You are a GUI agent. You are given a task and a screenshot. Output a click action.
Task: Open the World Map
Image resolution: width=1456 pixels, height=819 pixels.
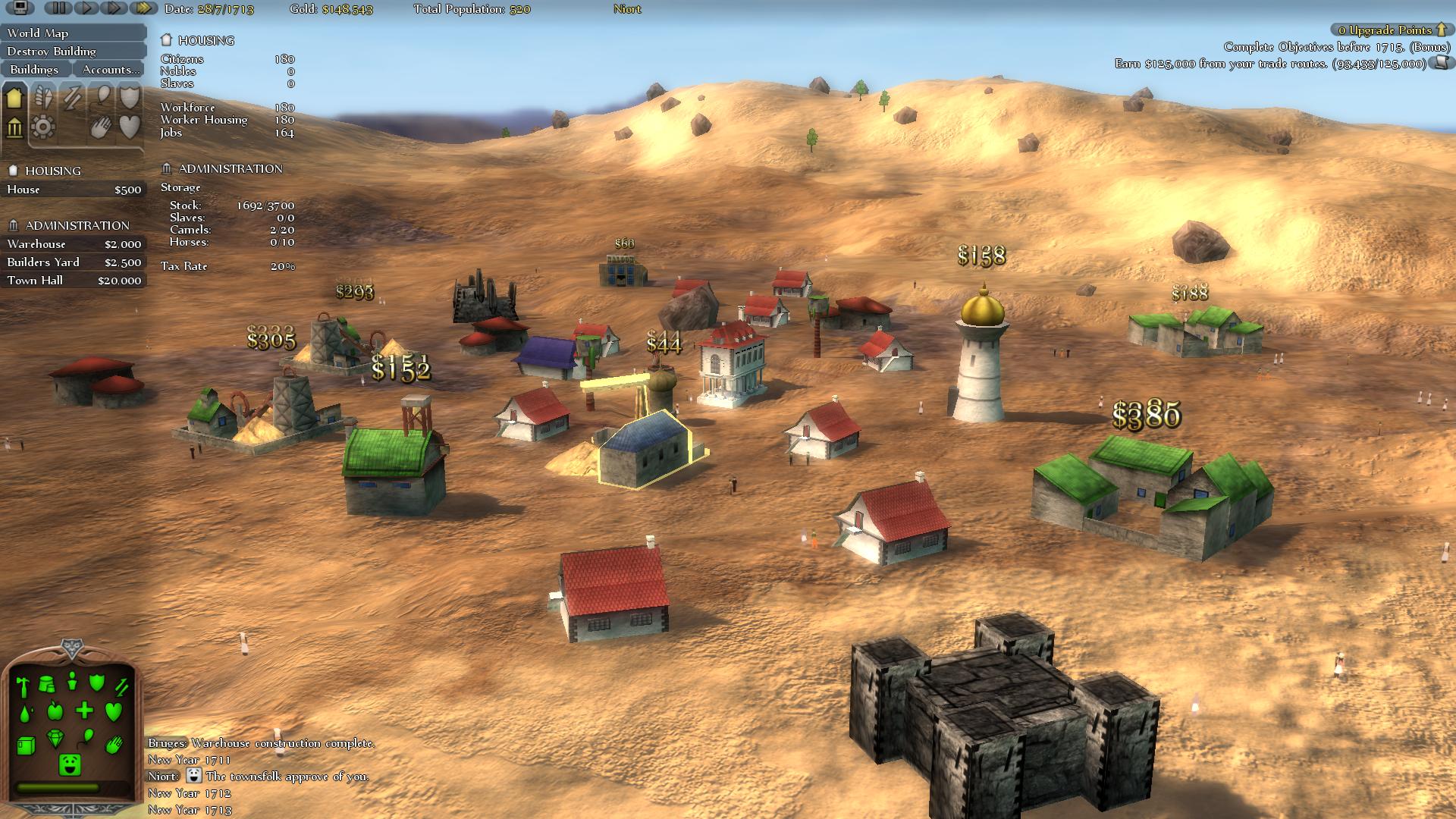pos(73,33)
